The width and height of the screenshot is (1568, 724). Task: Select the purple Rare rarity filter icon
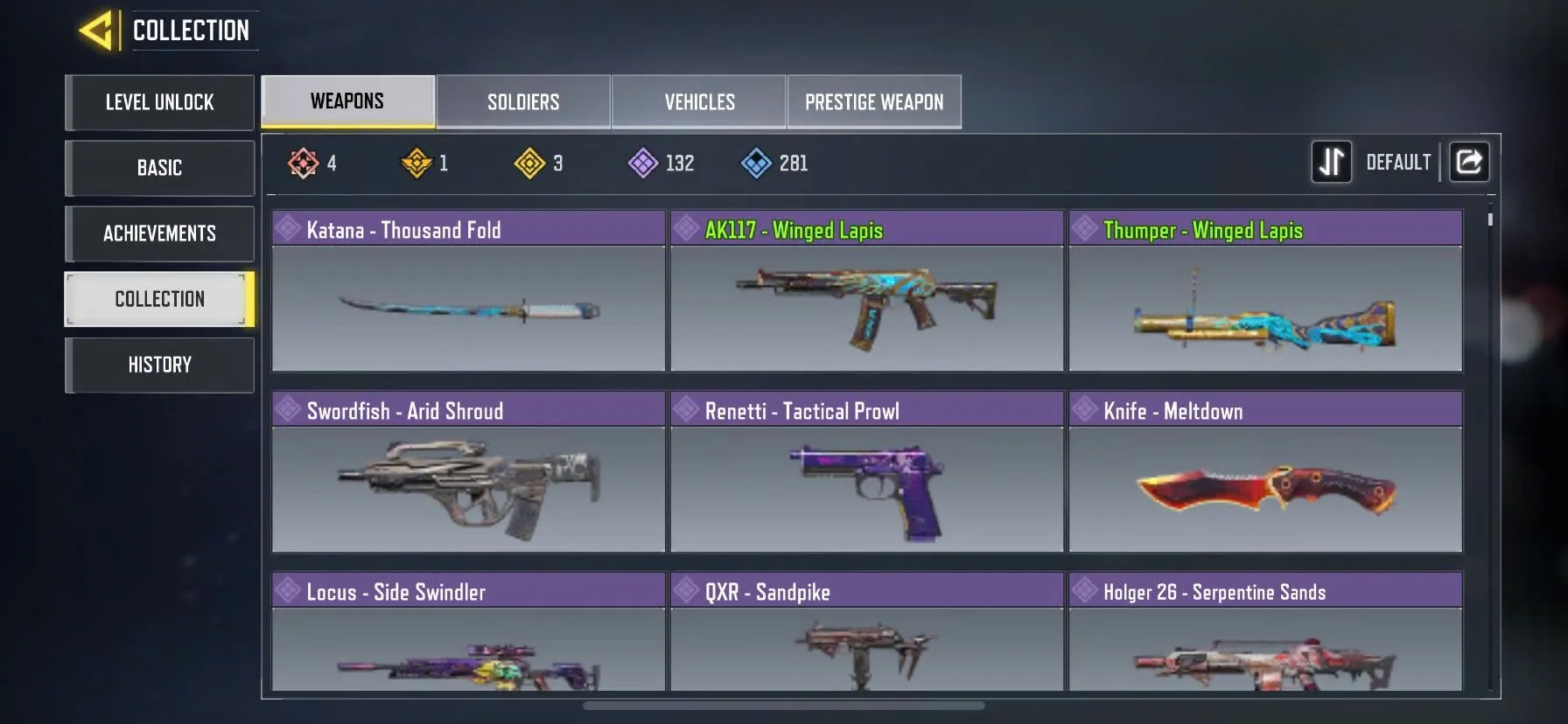click(644, 163)
